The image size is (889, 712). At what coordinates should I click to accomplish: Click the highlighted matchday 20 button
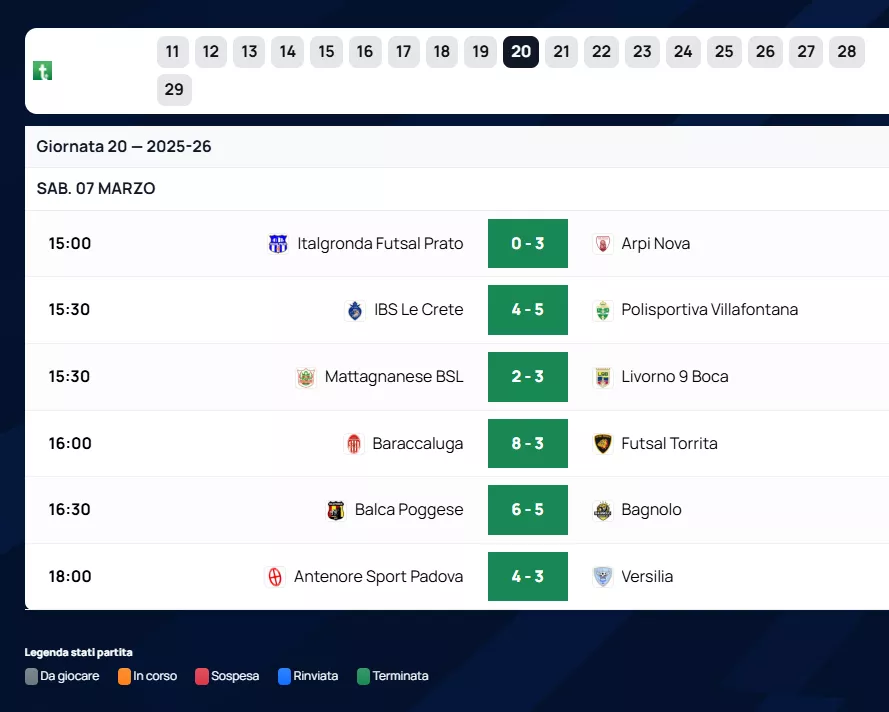[x=521, y=52]
